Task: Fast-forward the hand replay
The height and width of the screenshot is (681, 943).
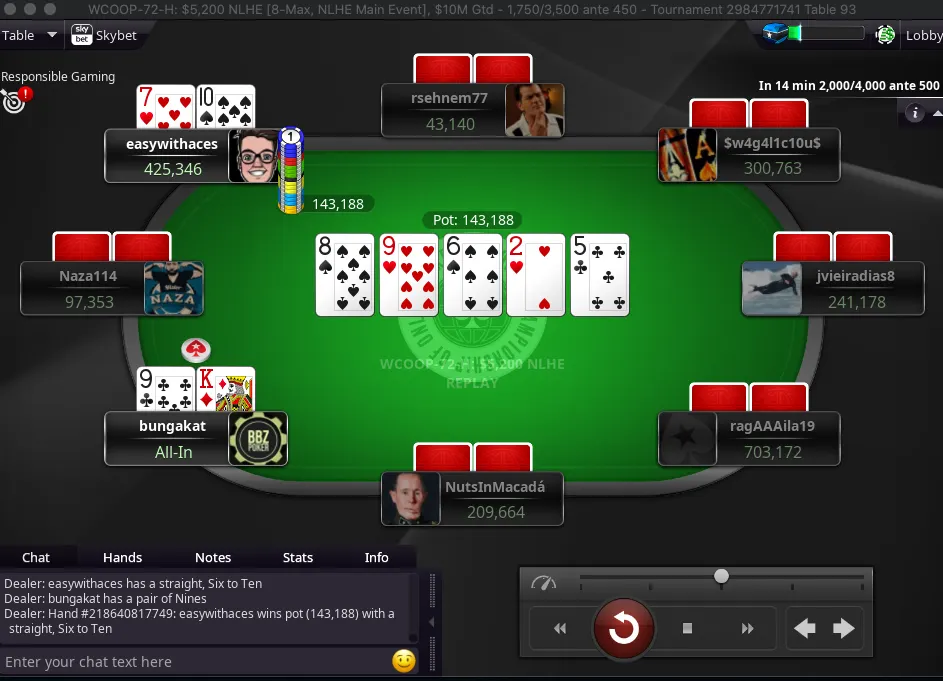Action: click(x=747, y=628)
